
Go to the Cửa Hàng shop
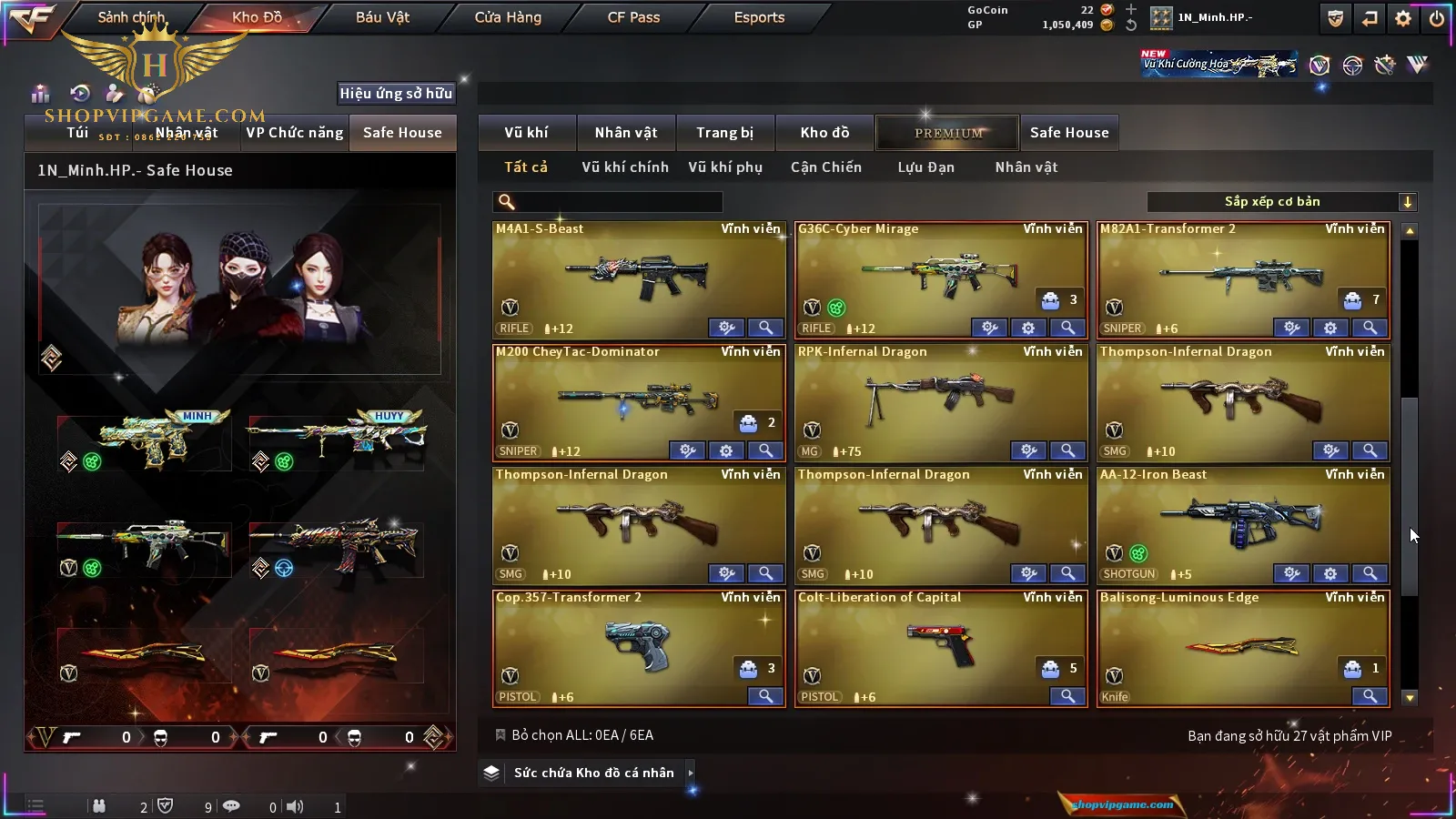tap(508, 17)
